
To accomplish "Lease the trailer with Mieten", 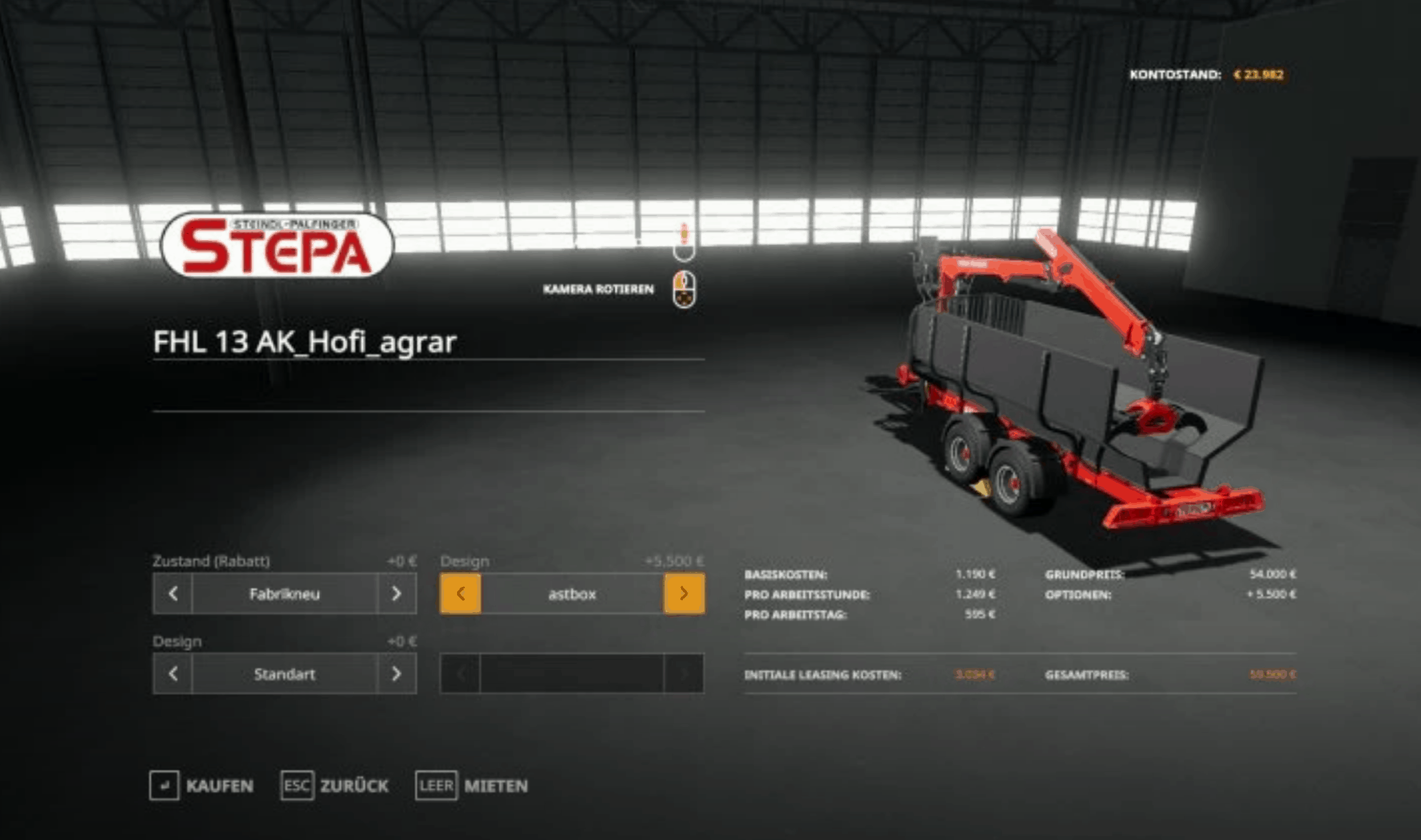I will (472, 786).
